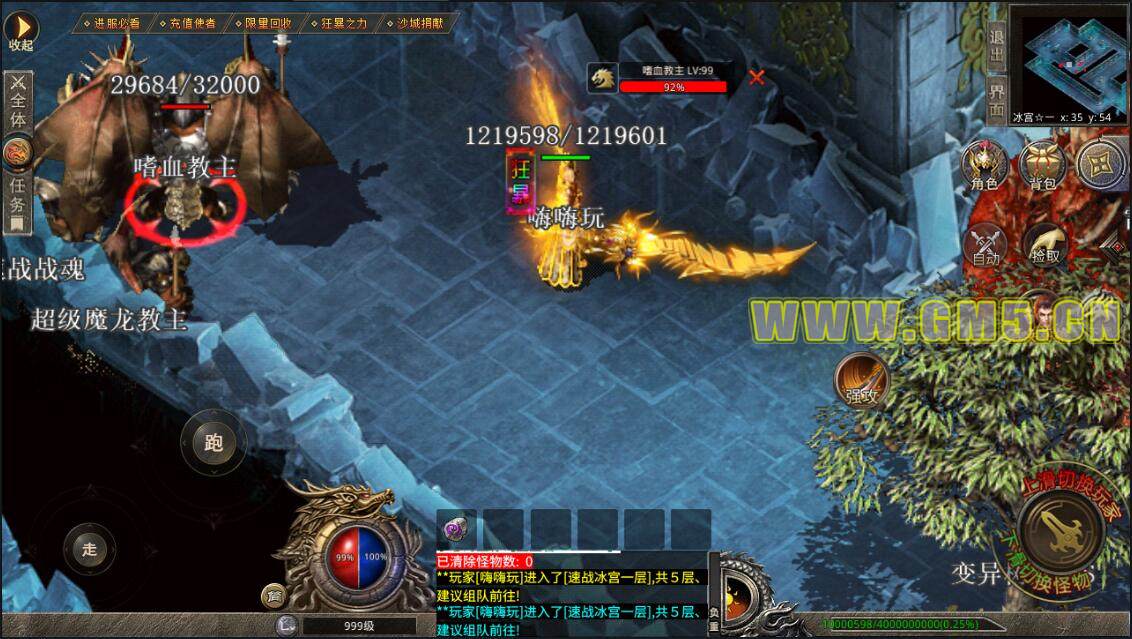Open the 角色 character sheet

tap(985, 165)
